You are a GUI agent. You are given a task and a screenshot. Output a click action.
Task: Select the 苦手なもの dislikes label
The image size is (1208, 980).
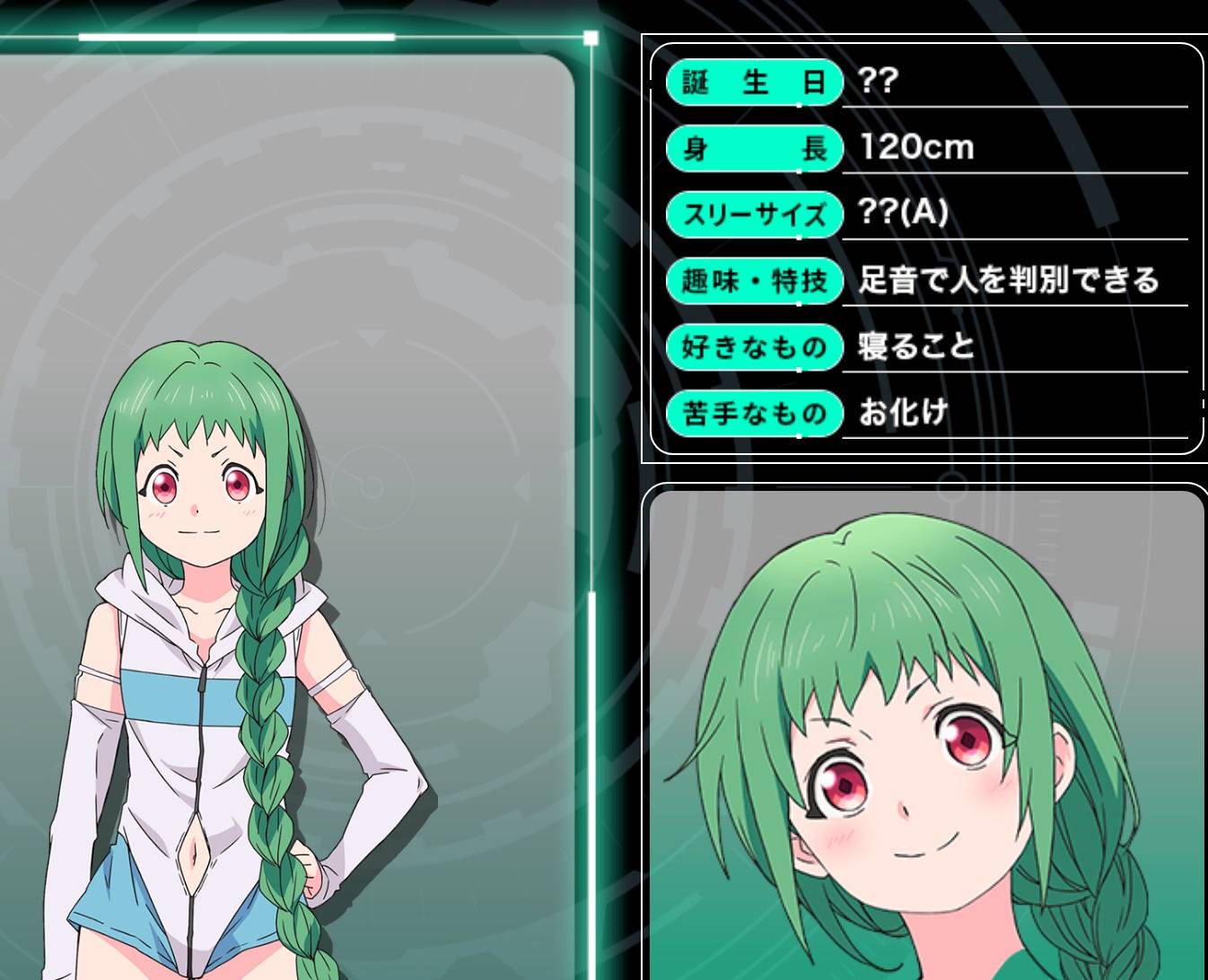pos(754,414)
